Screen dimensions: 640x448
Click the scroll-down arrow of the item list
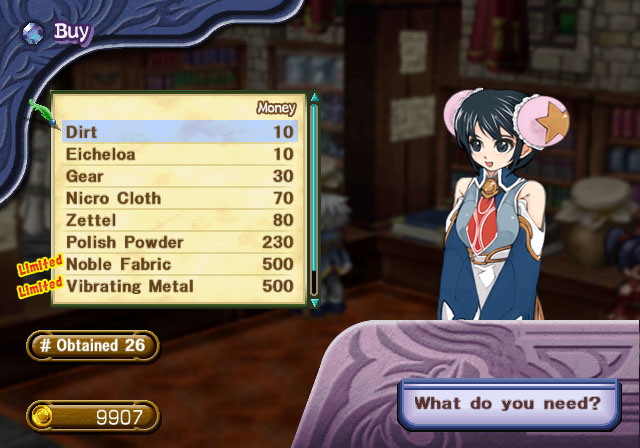click(314, 302)
